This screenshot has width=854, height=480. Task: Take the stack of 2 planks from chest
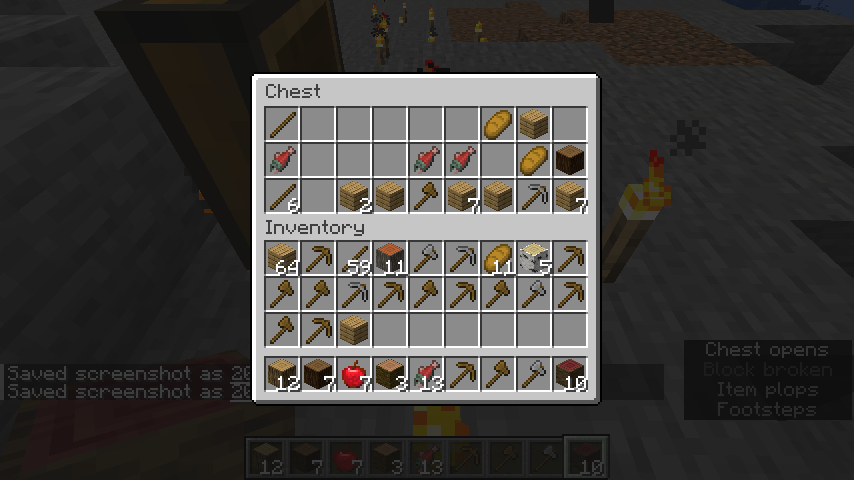coord(354,195)
